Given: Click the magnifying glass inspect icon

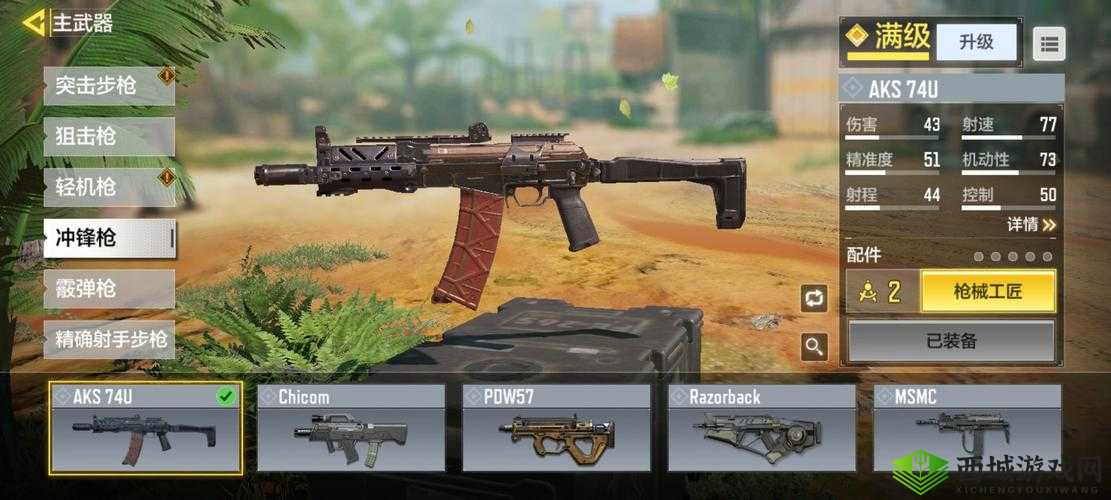Looking at the screenshot, I should [814, 347].
